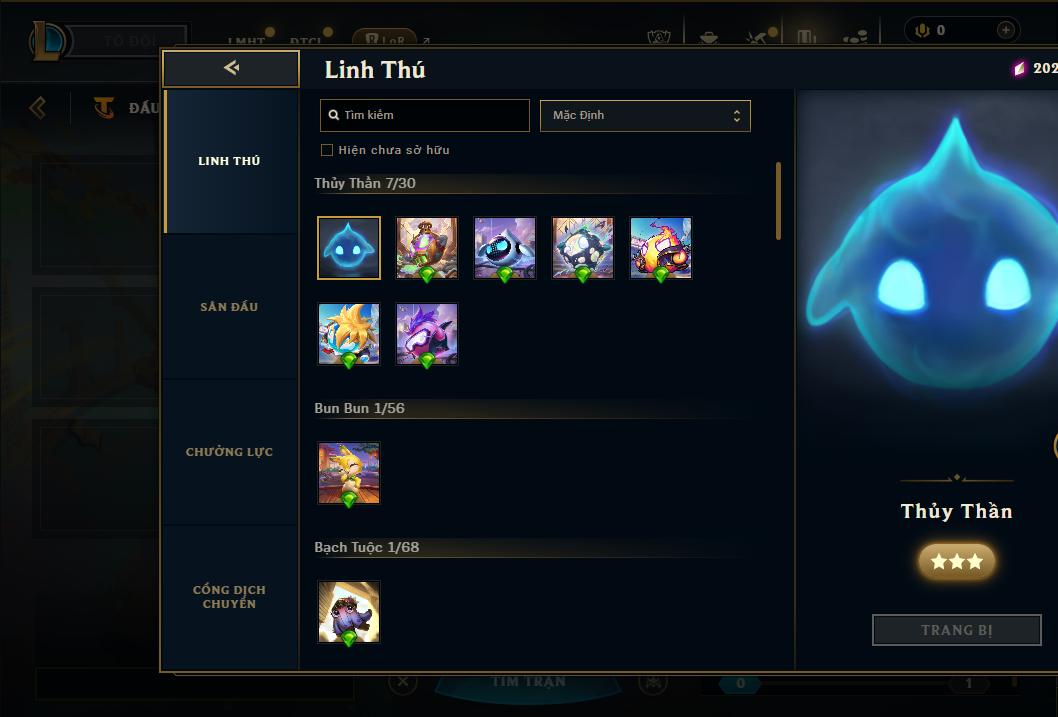This screenshot has height=717, width=1058.
Task: Pick the purple dragon Thủy Thần variant
Action: pos(427,334)
